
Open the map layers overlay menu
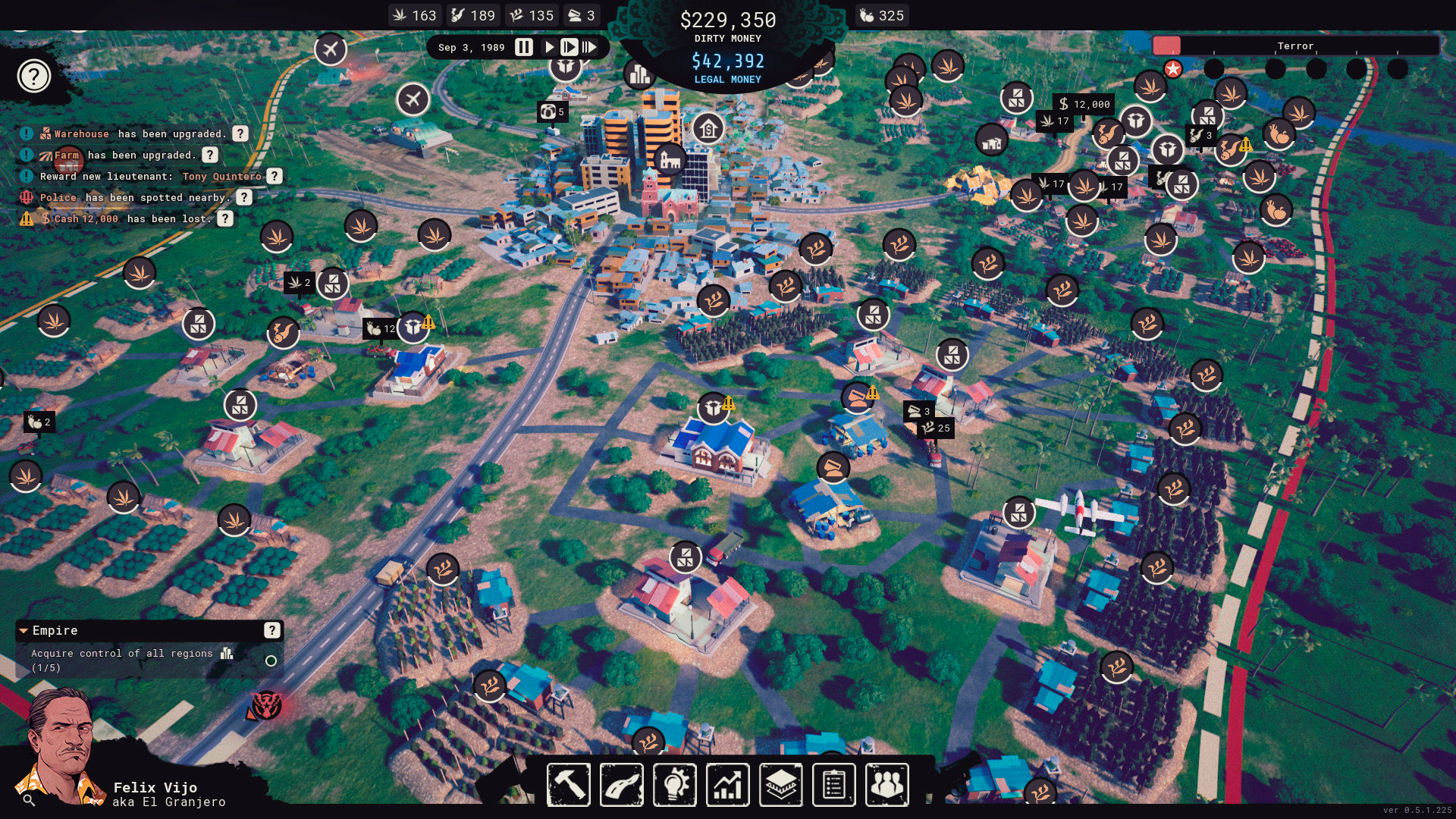click(x=780, y=784)
